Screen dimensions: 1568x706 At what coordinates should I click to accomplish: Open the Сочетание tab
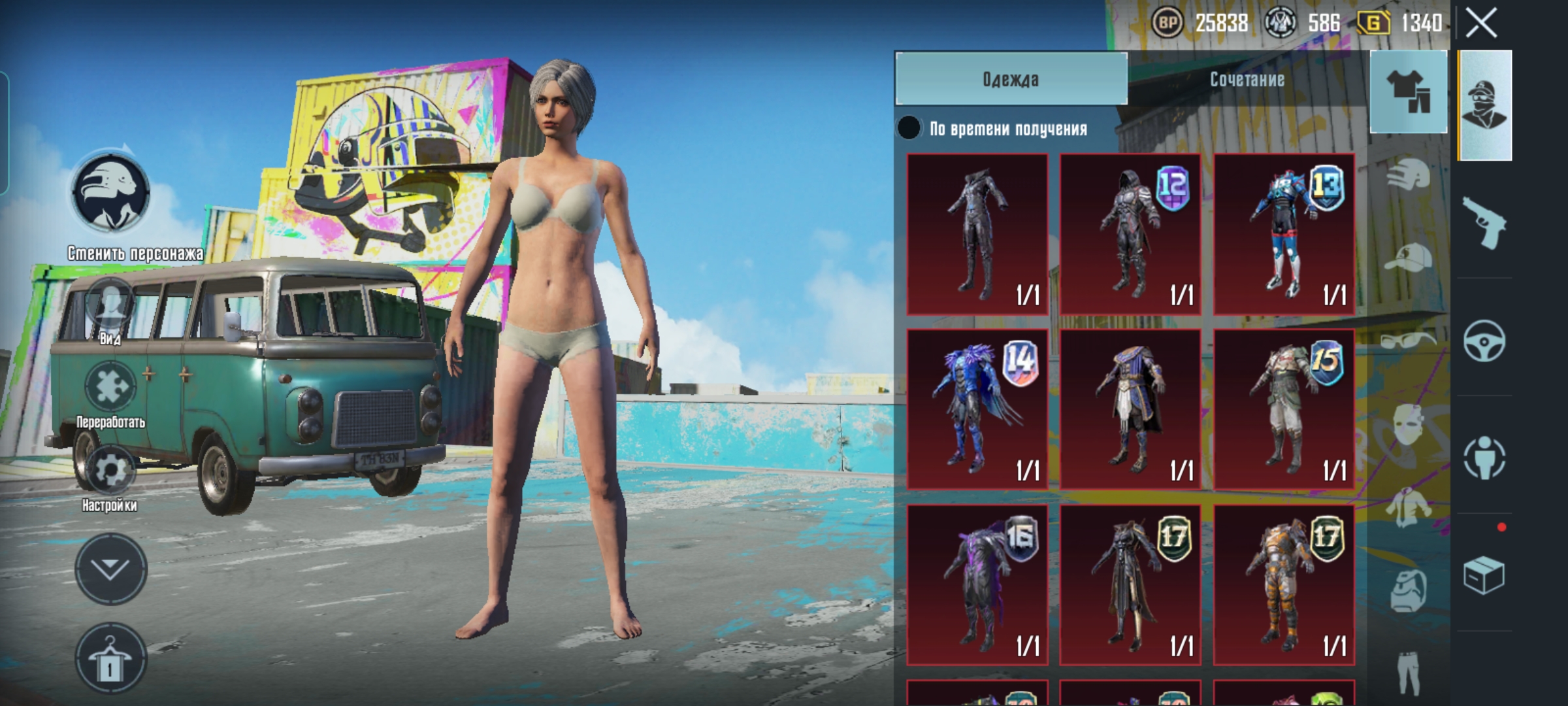tap(1247, 79)
